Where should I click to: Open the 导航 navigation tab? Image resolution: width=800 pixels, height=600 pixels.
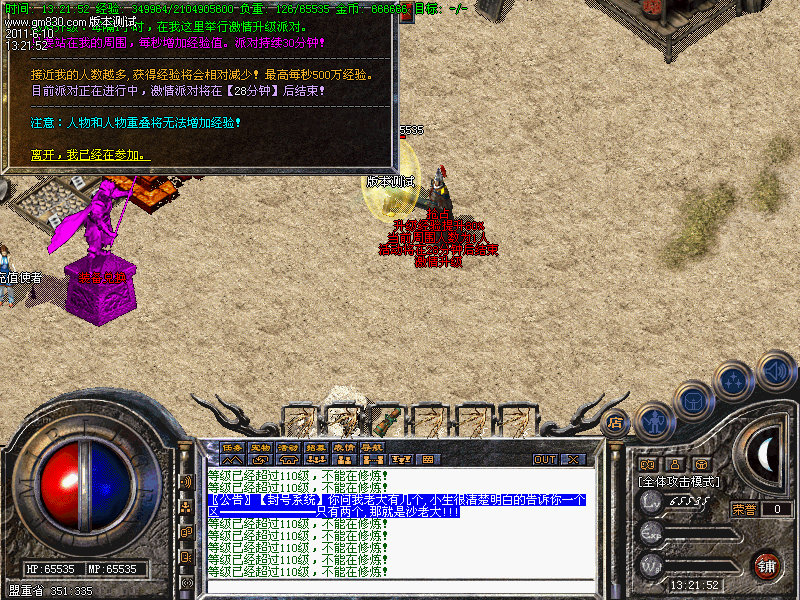coord(372,447)
